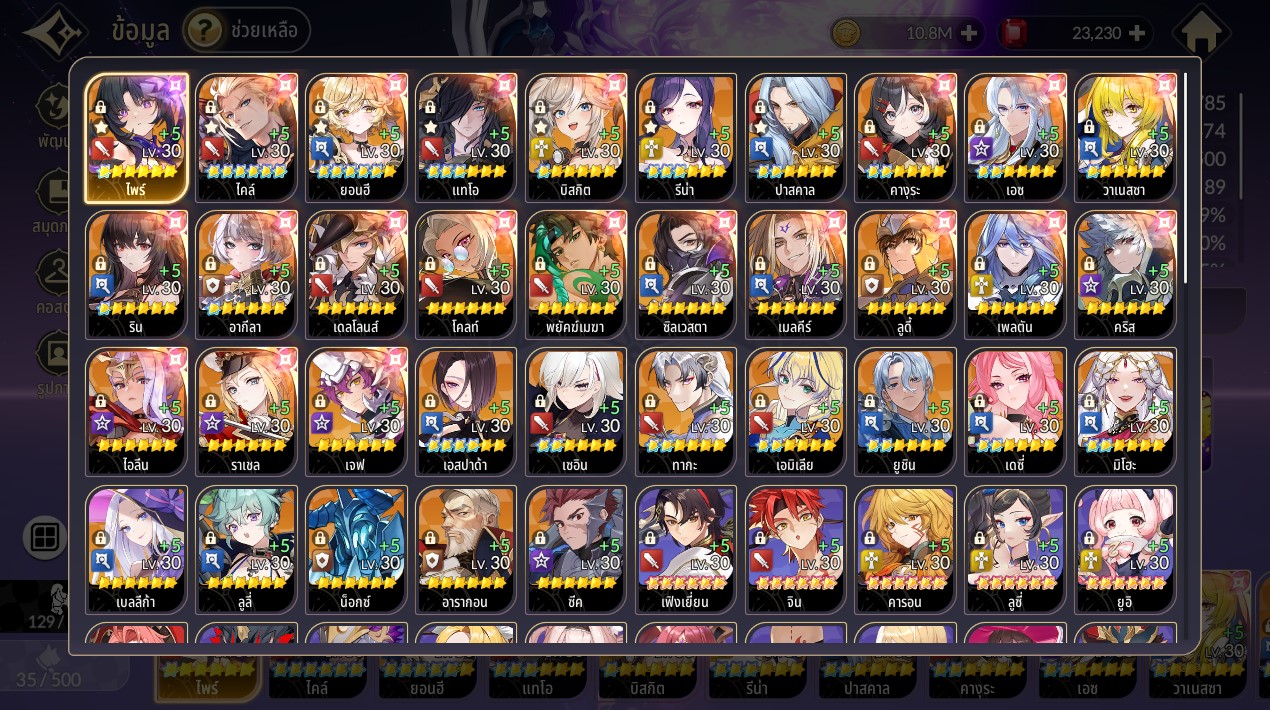Add more gold with the plus button
Viewport: 1270px width, 710px height.
coord(968,33)
